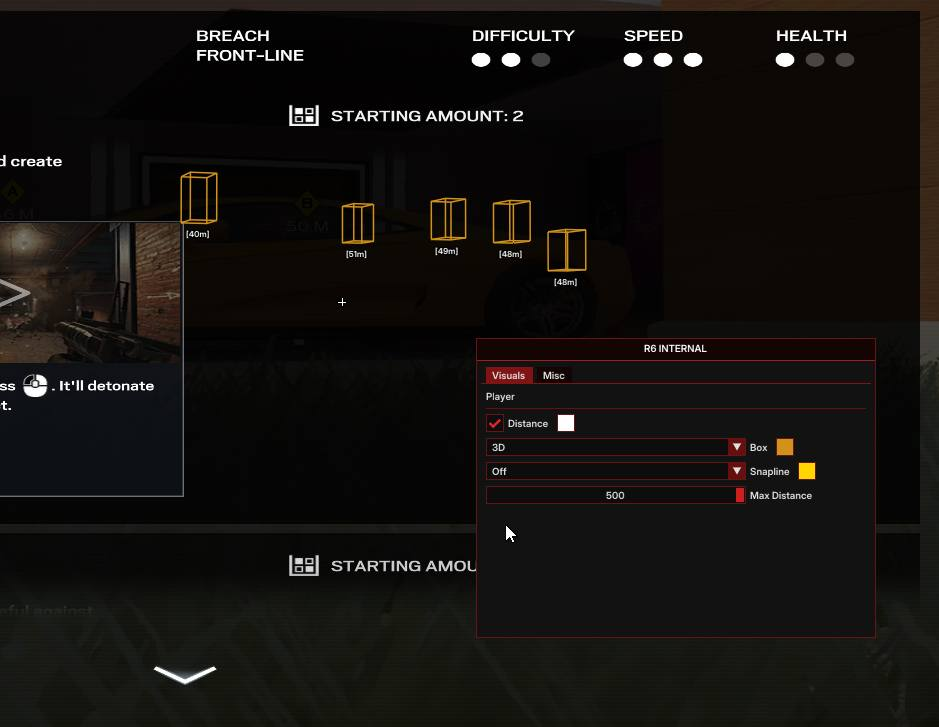Switch to the Misc tab
The image size is (939, 727).
(553, 375)
